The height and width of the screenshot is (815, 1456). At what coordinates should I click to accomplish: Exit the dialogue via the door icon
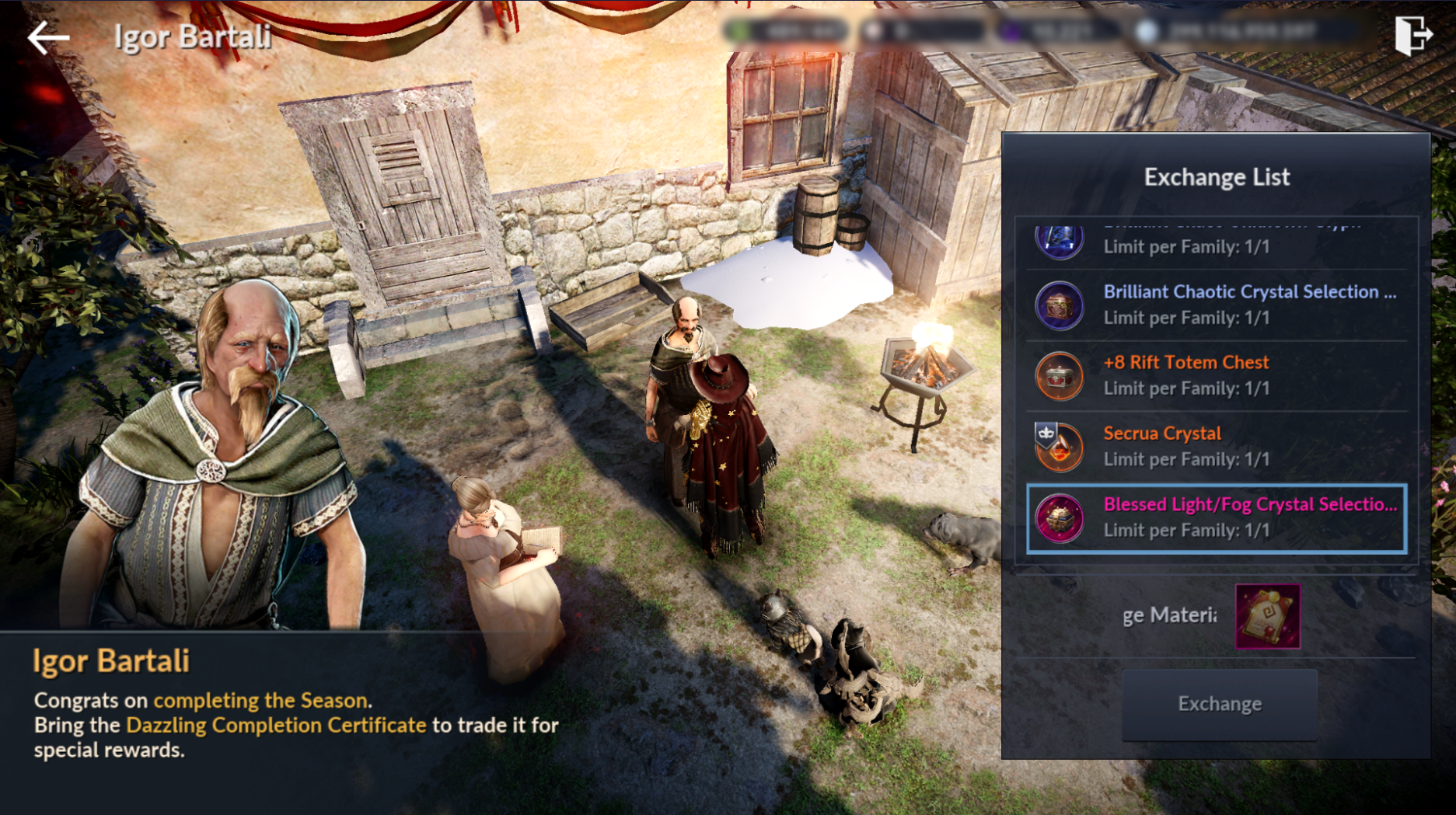point(1412,35)
